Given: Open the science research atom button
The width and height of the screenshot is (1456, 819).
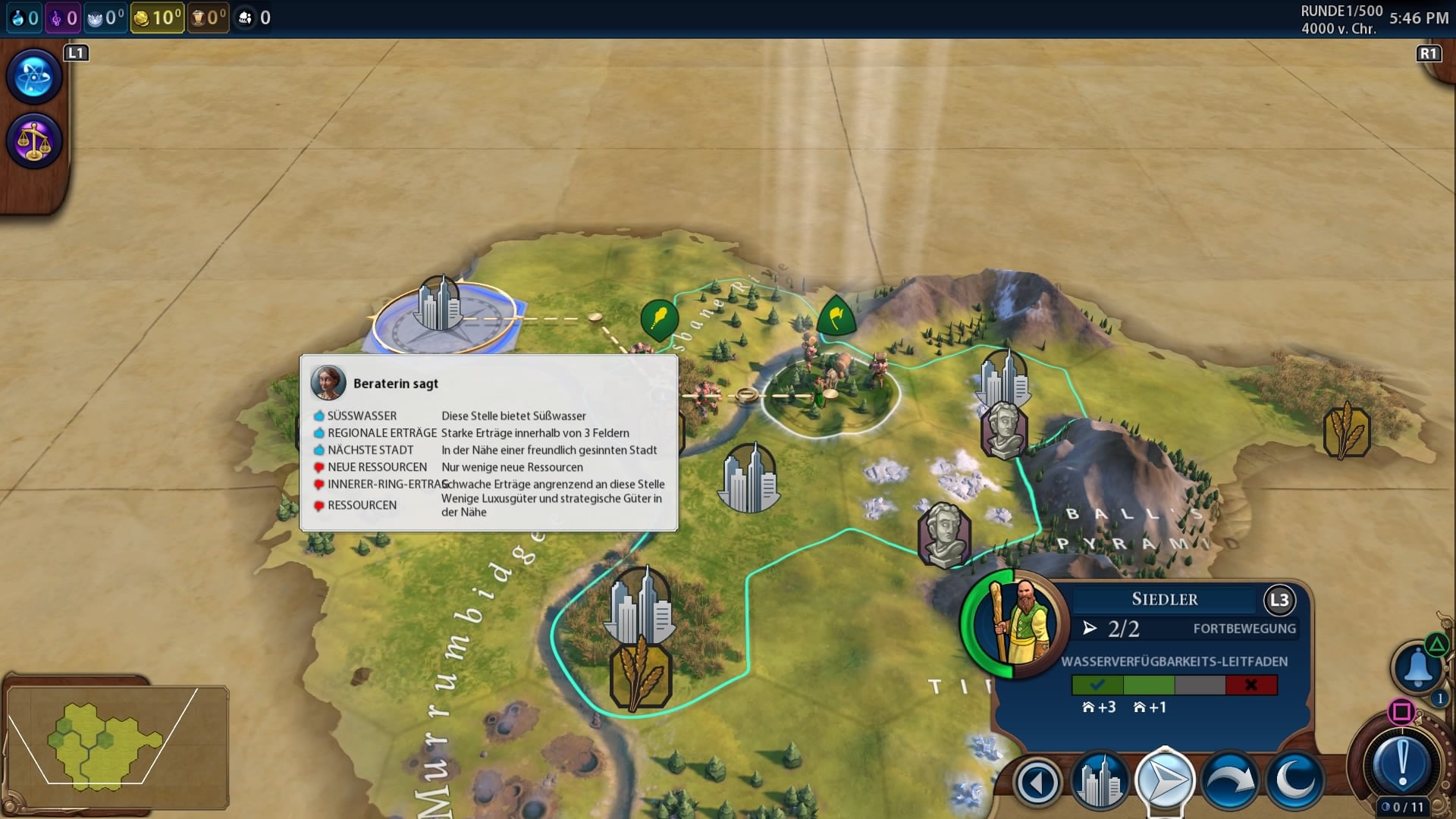Looking at the screenshot, I should click(x=34, y=77).
